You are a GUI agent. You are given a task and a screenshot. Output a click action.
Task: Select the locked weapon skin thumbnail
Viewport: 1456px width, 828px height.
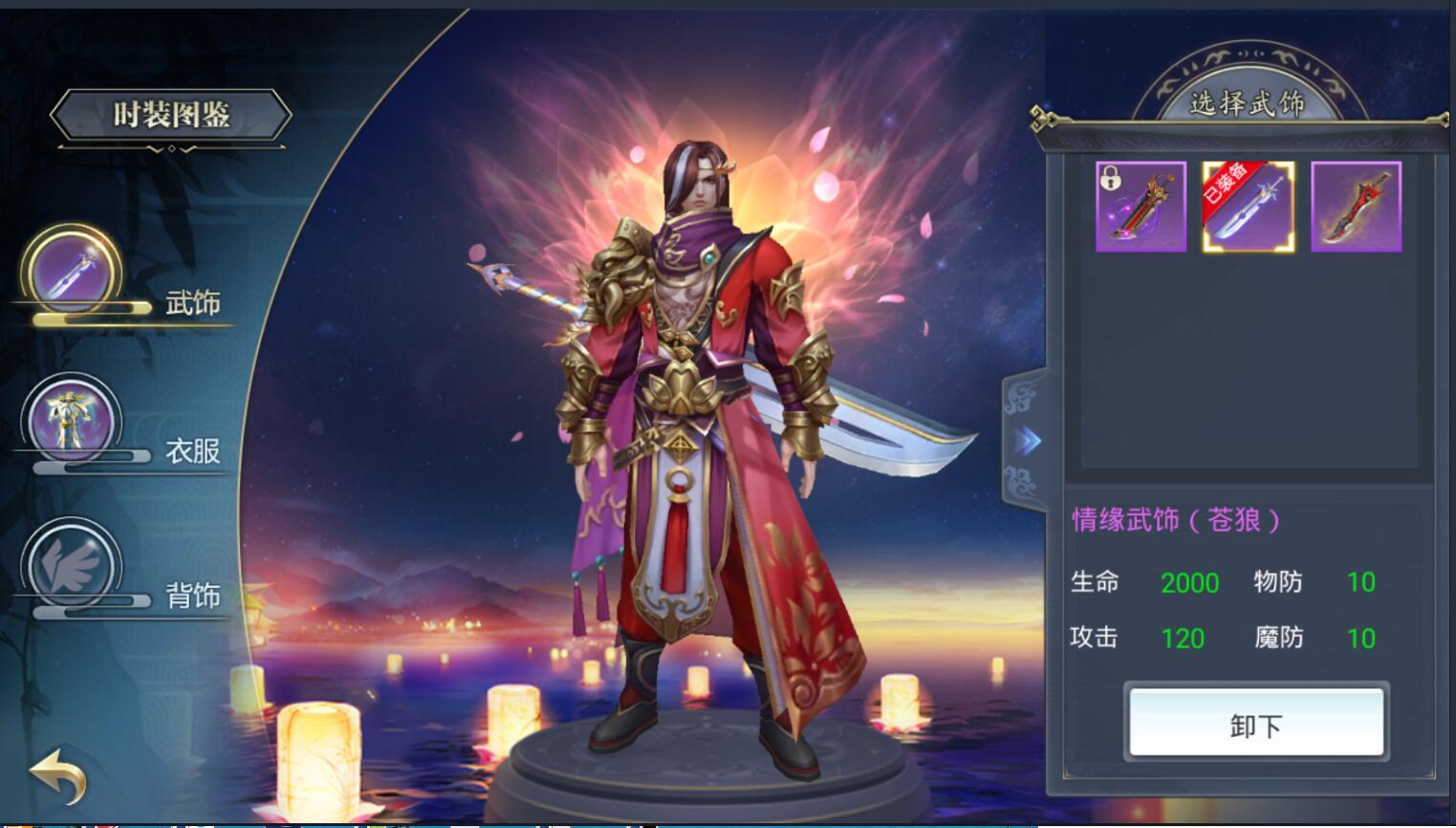[1141, 207]
